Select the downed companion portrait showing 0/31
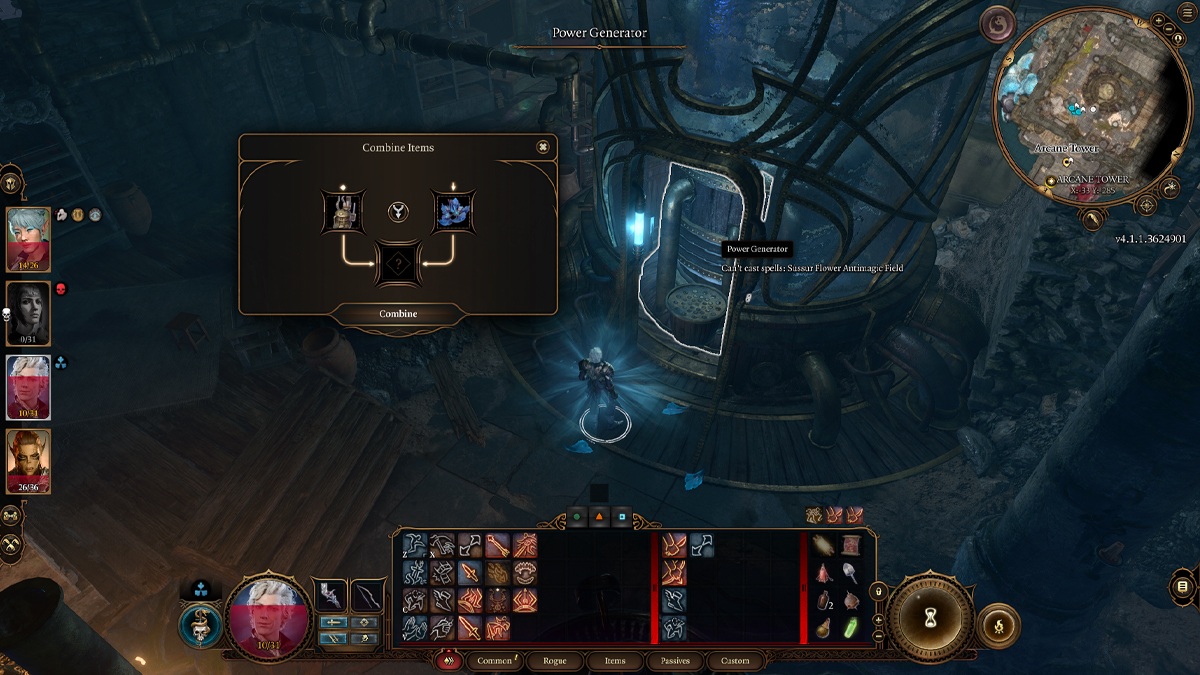This screenshot has width=1200, height=675. point(28,311)
